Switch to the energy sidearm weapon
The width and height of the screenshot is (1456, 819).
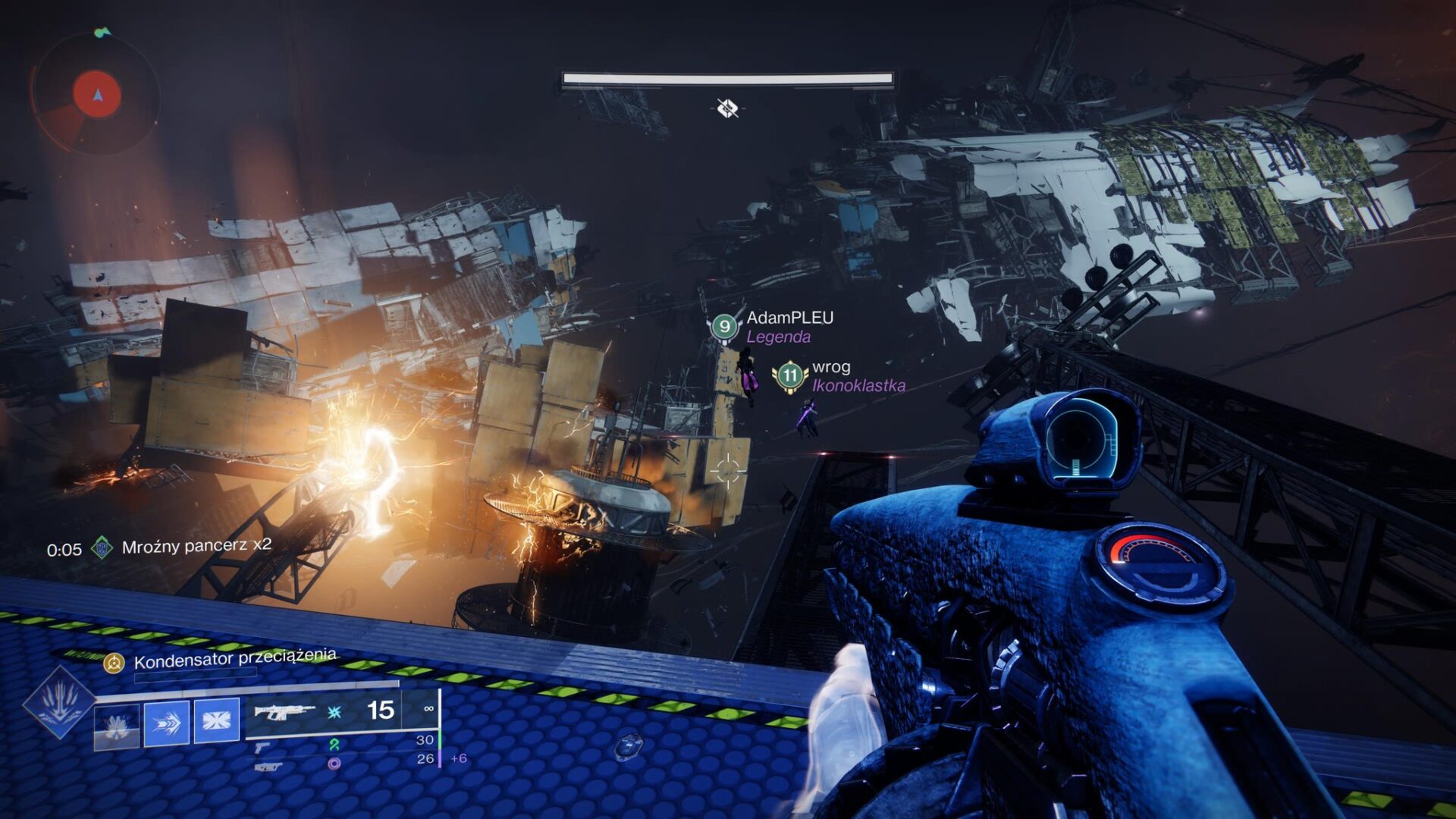click(262, 747)
